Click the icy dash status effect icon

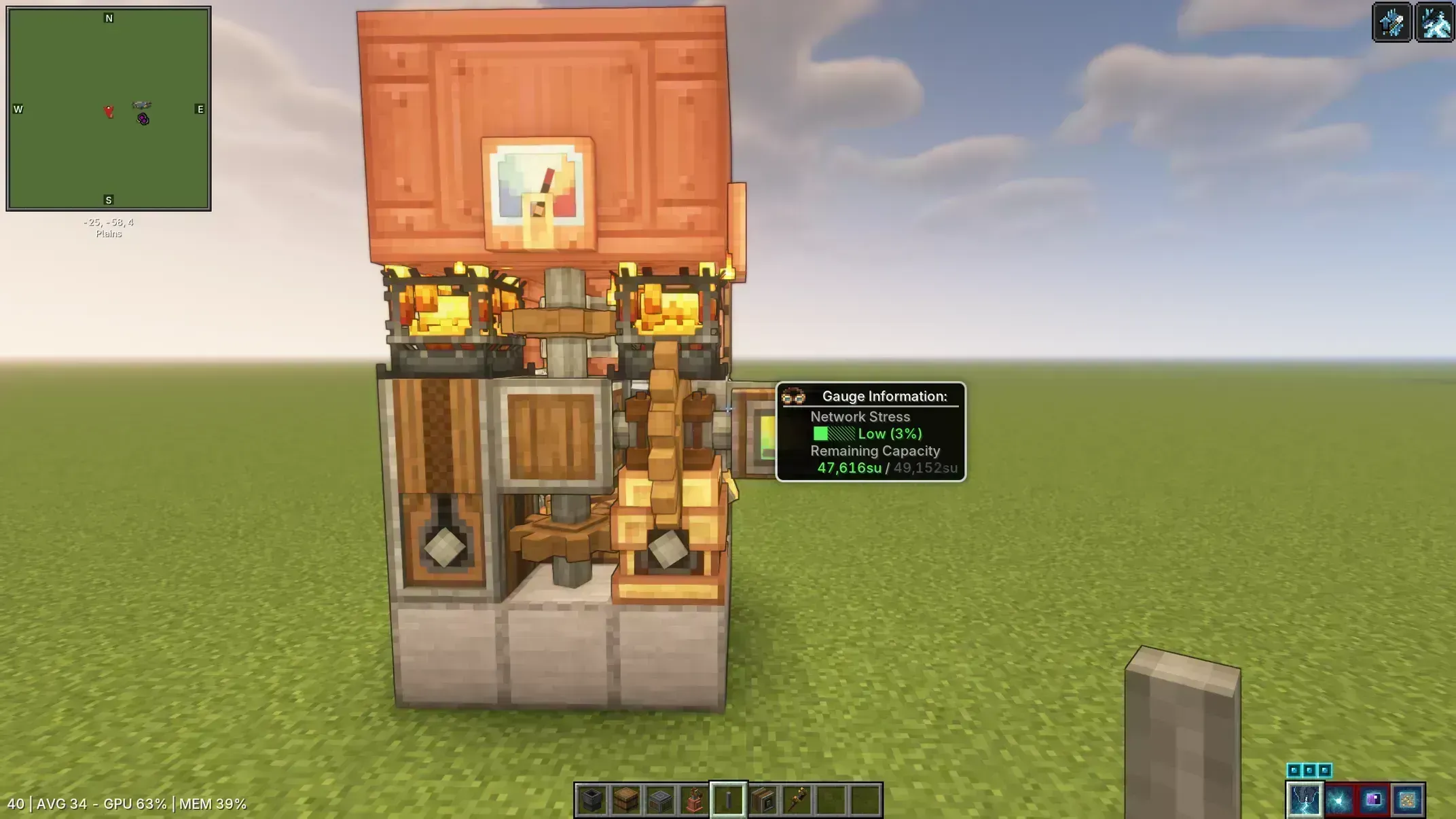[x=1435, y=22]
